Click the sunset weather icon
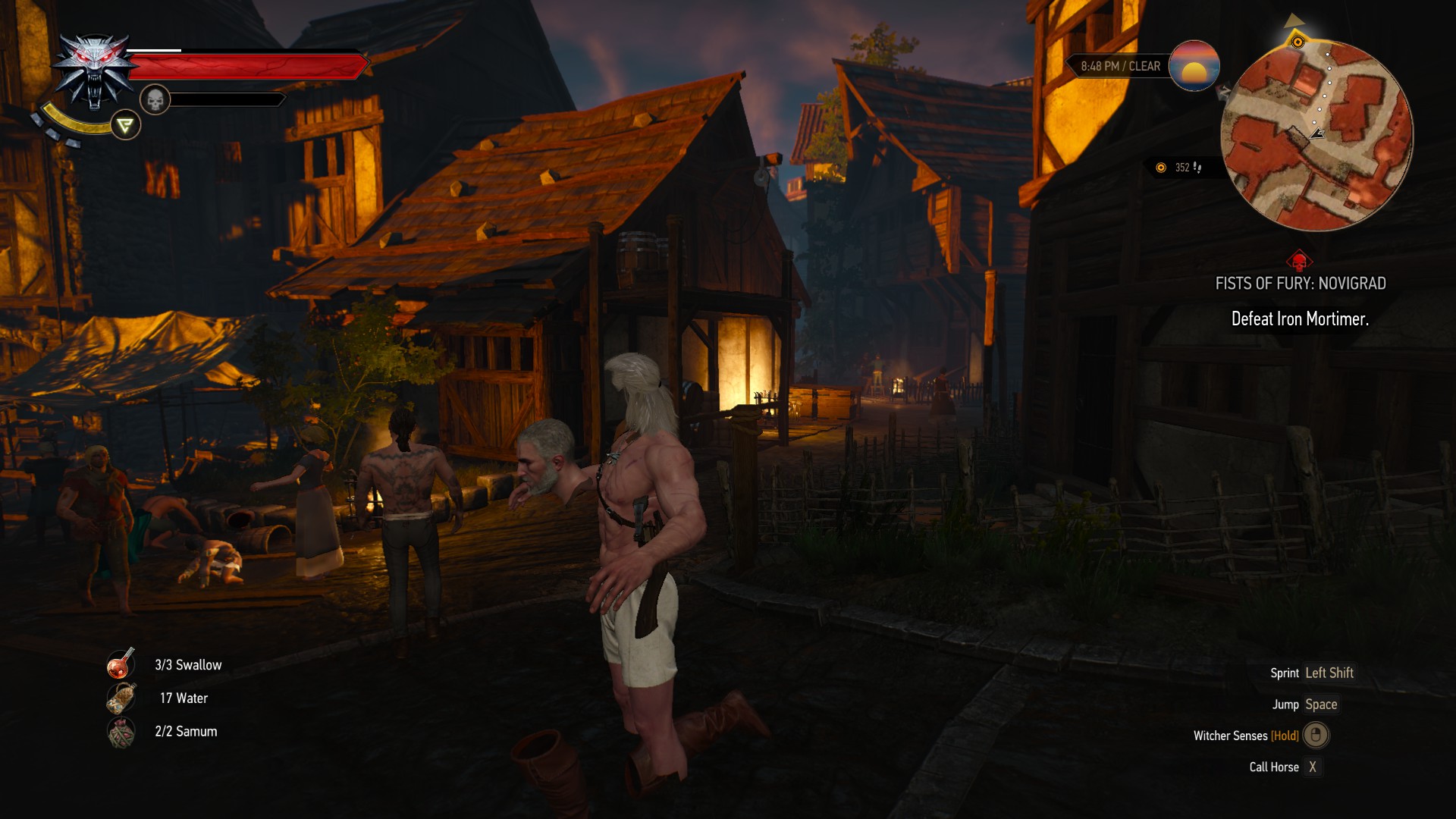 [1194, 66]
